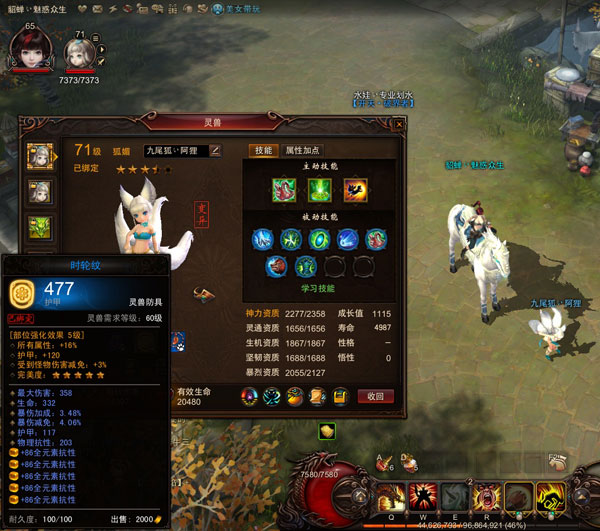This screenshot has height=531, width=600.
Task: Activate the green glowing active pet skill
Action: 319,189
